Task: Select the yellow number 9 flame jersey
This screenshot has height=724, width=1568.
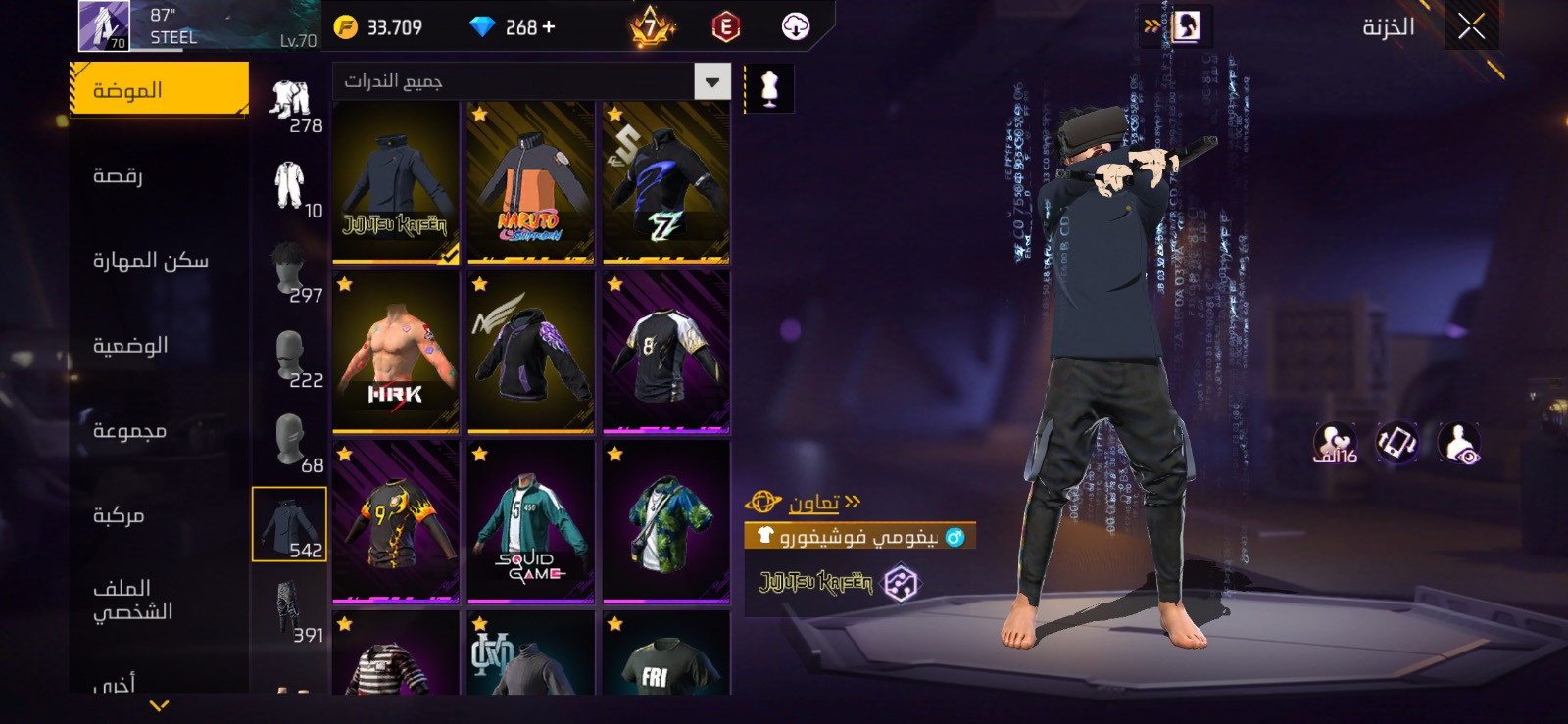Action: coord(396,522)
